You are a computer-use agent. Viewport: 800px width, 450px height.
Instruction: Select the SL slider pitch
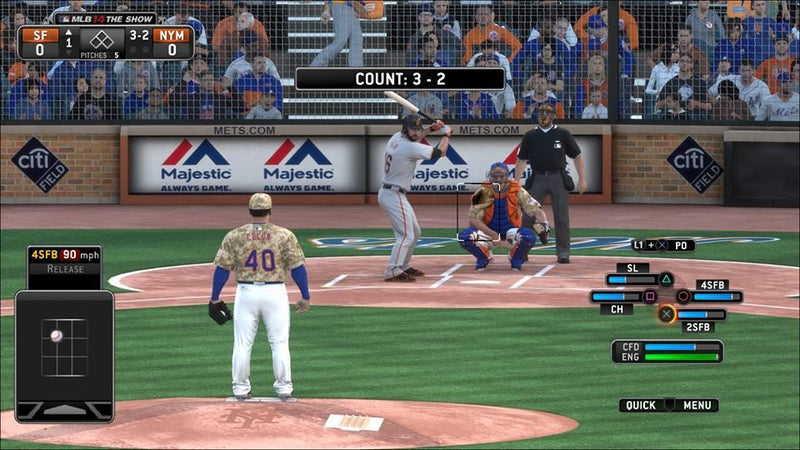[x=665, y=279]
